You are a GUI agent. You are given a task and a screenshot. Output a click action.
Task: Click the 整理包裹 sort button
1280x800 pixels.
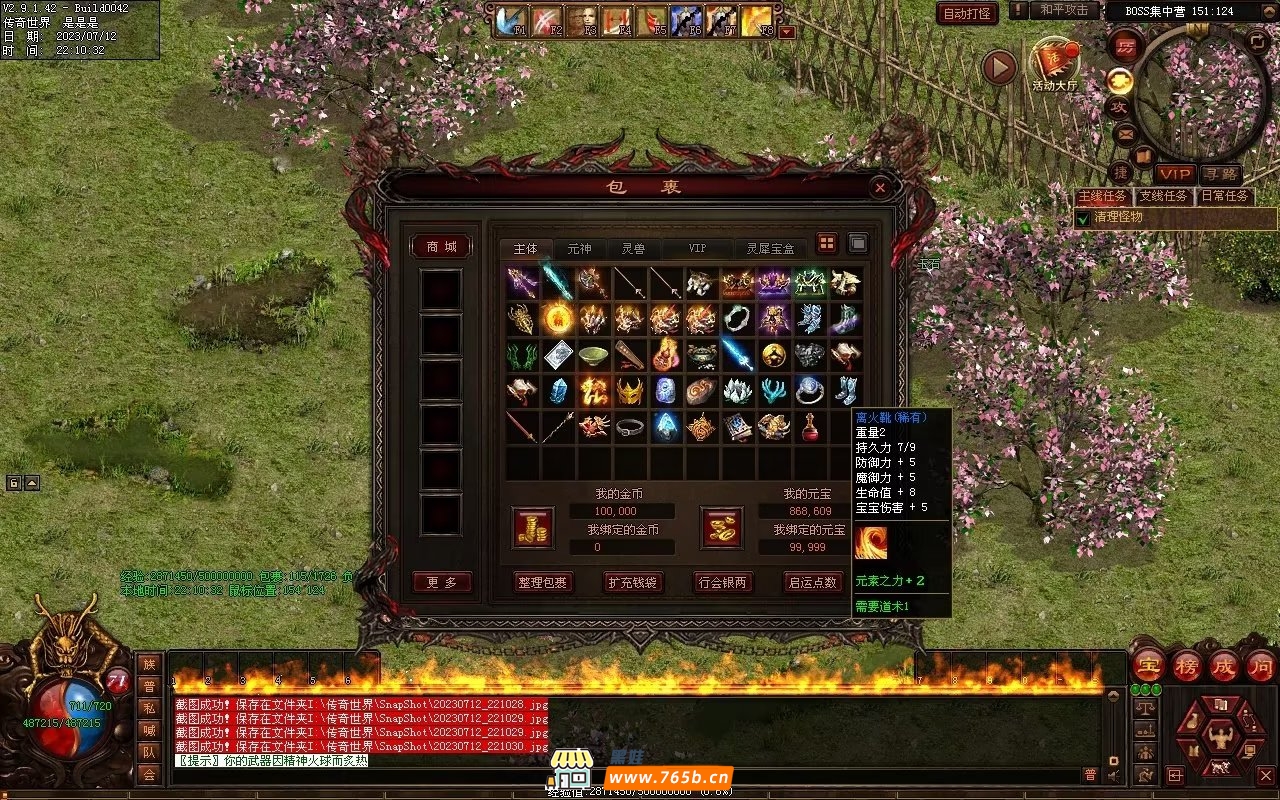pyautogui.click(x=543, y=582)
